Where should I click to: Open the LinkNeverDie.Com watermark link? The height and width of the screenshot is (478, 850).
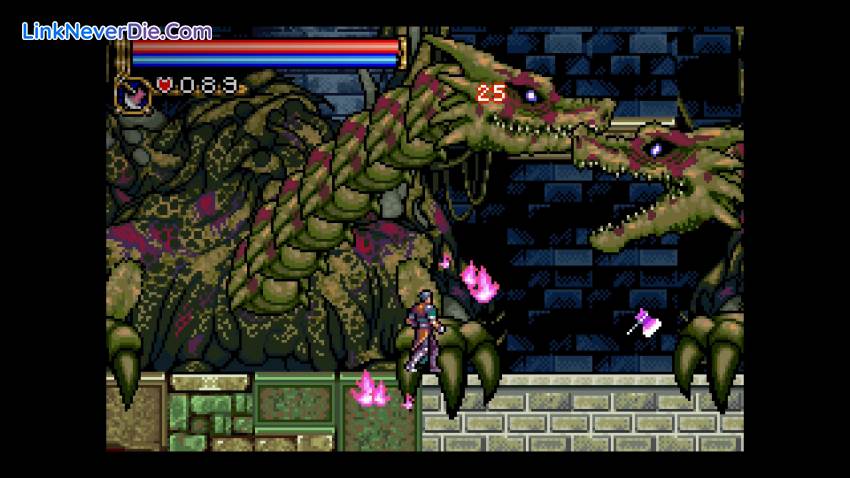117,31
